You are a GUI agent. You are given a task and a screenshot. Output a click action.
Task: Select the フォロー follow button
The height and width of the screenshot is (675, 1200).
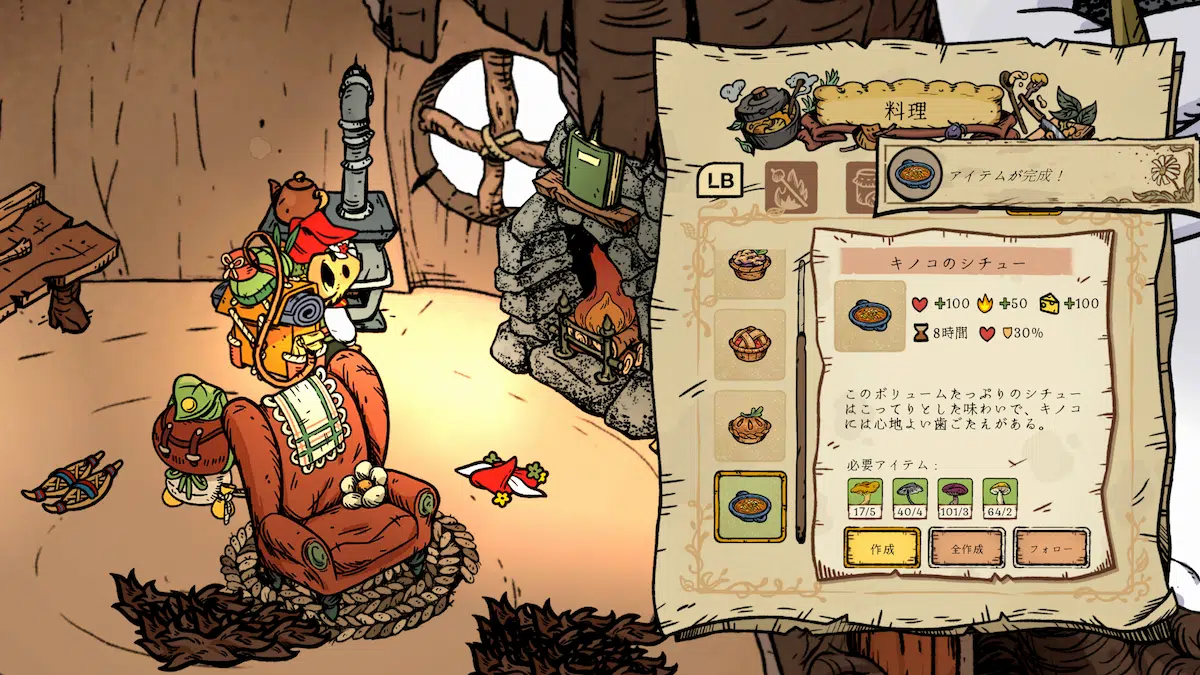(1050, 548)
